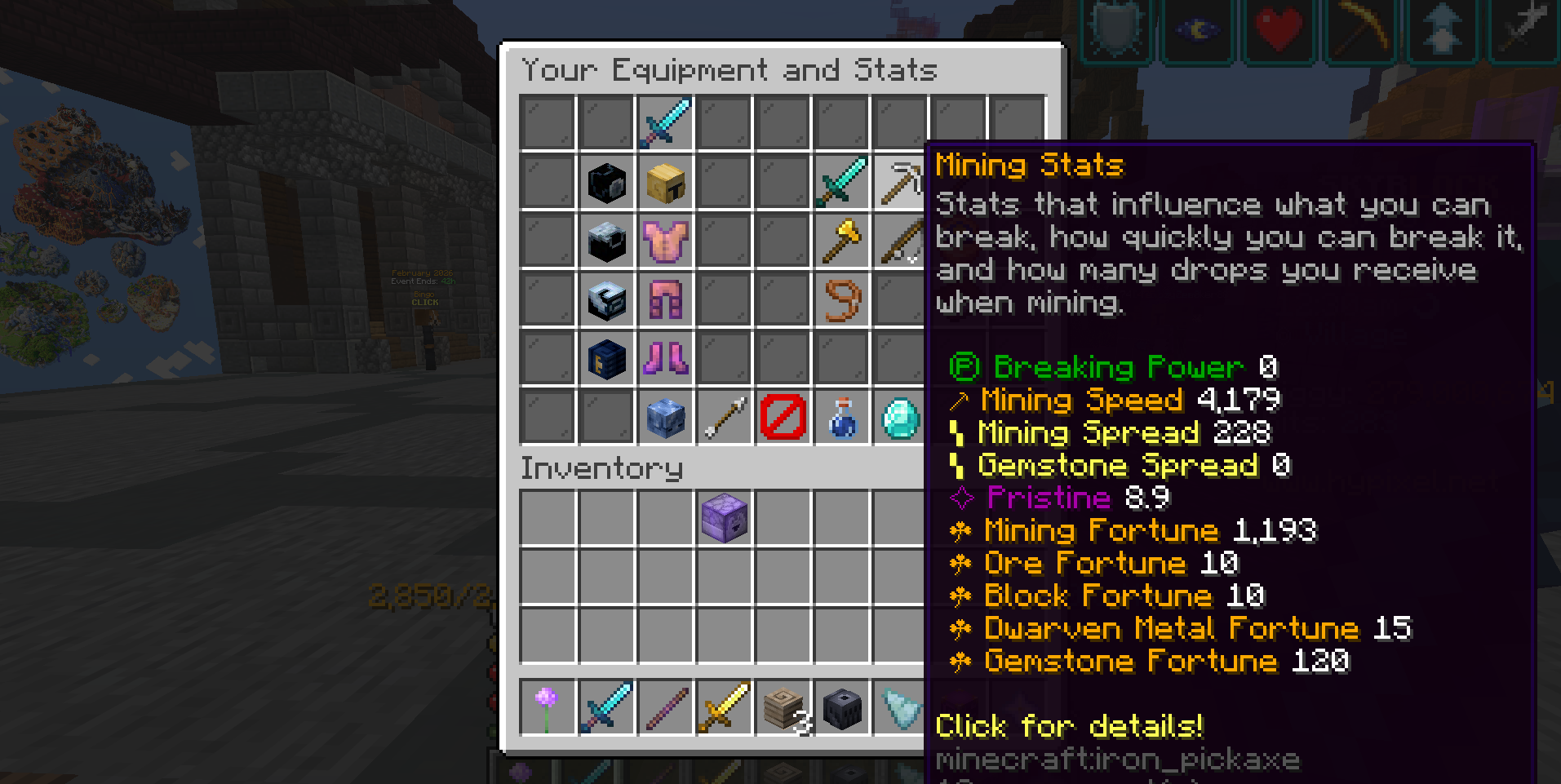
Task: Select the diamond gem stats item
Action: click(899, 416)
